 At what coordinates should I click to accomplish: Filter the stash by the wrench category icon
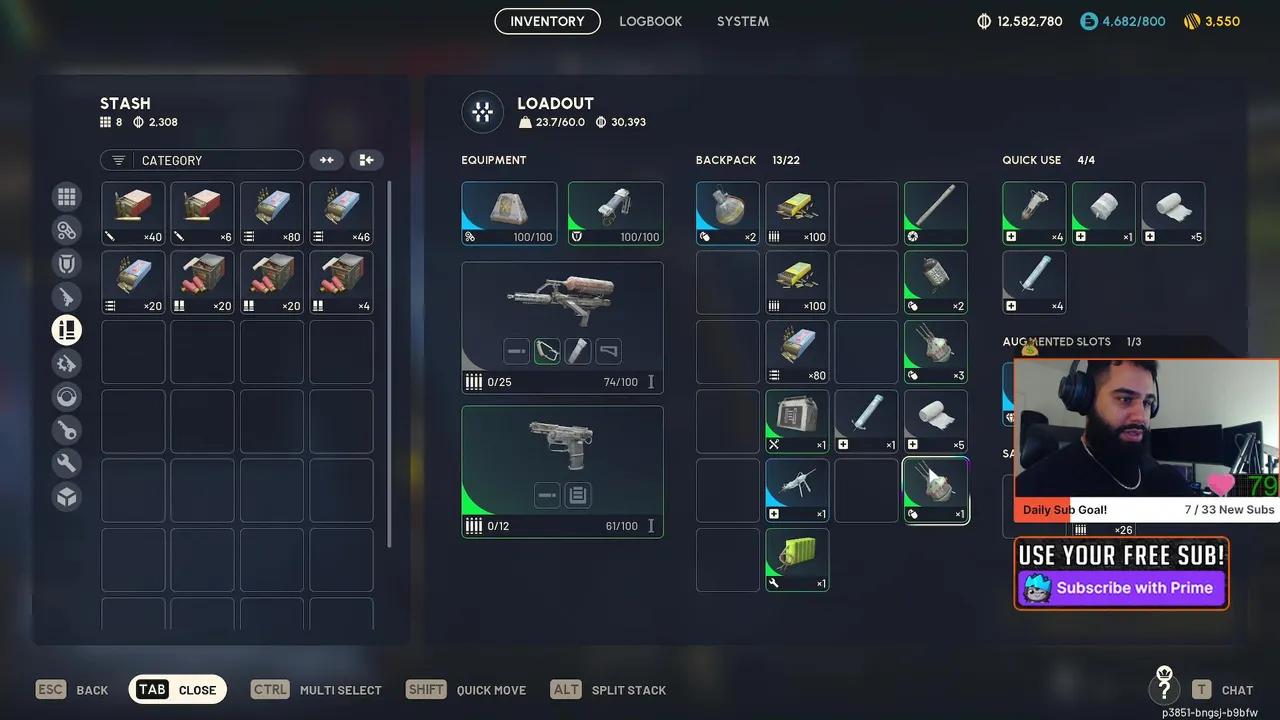coord(67,463)
